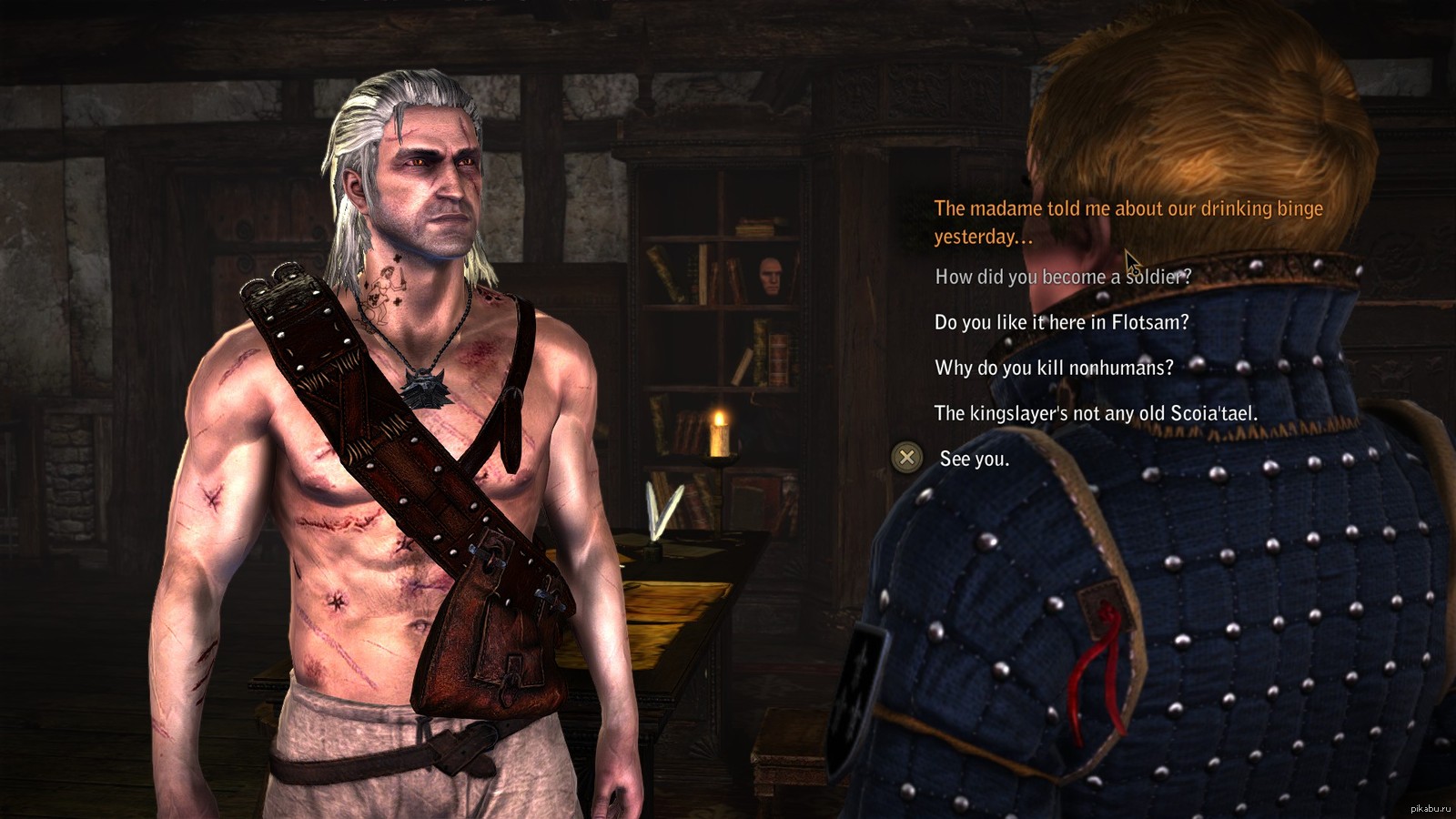The image size is (1456, 819).
Task: Select "Do you like it here in Flotsam?"
Action: point(1061,322)
